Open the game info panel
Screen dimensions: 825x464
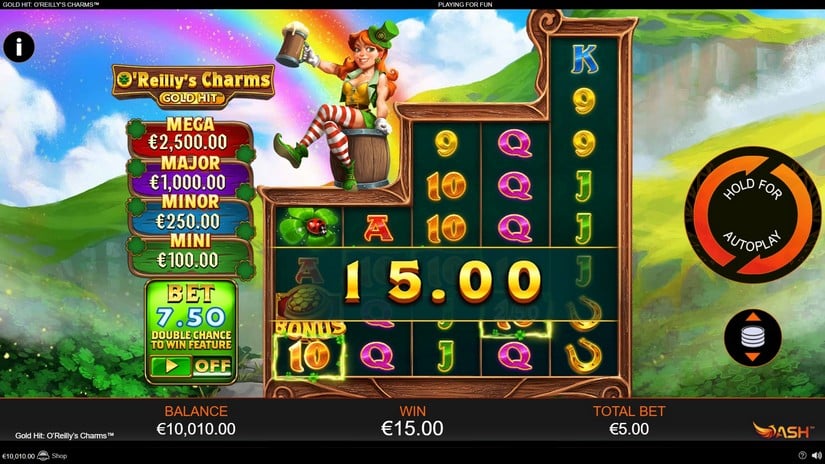19,45
